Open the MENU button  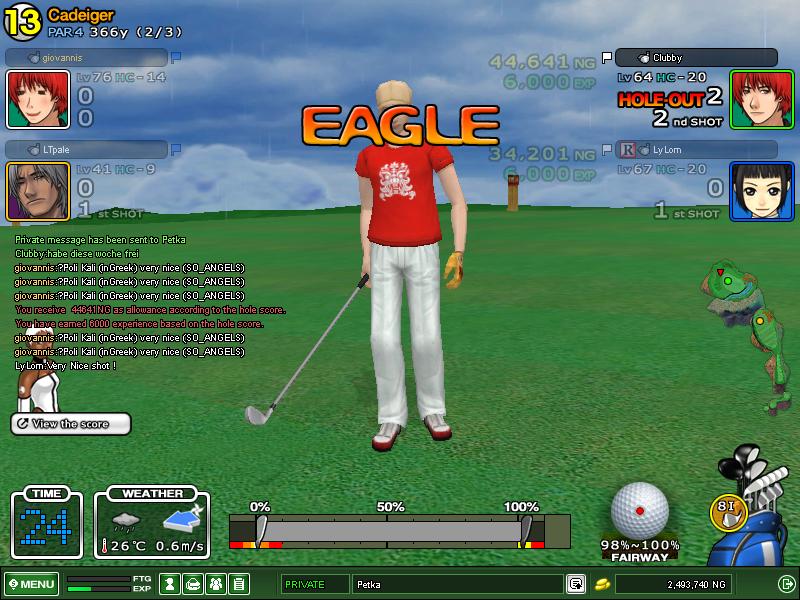click(31, 584)
